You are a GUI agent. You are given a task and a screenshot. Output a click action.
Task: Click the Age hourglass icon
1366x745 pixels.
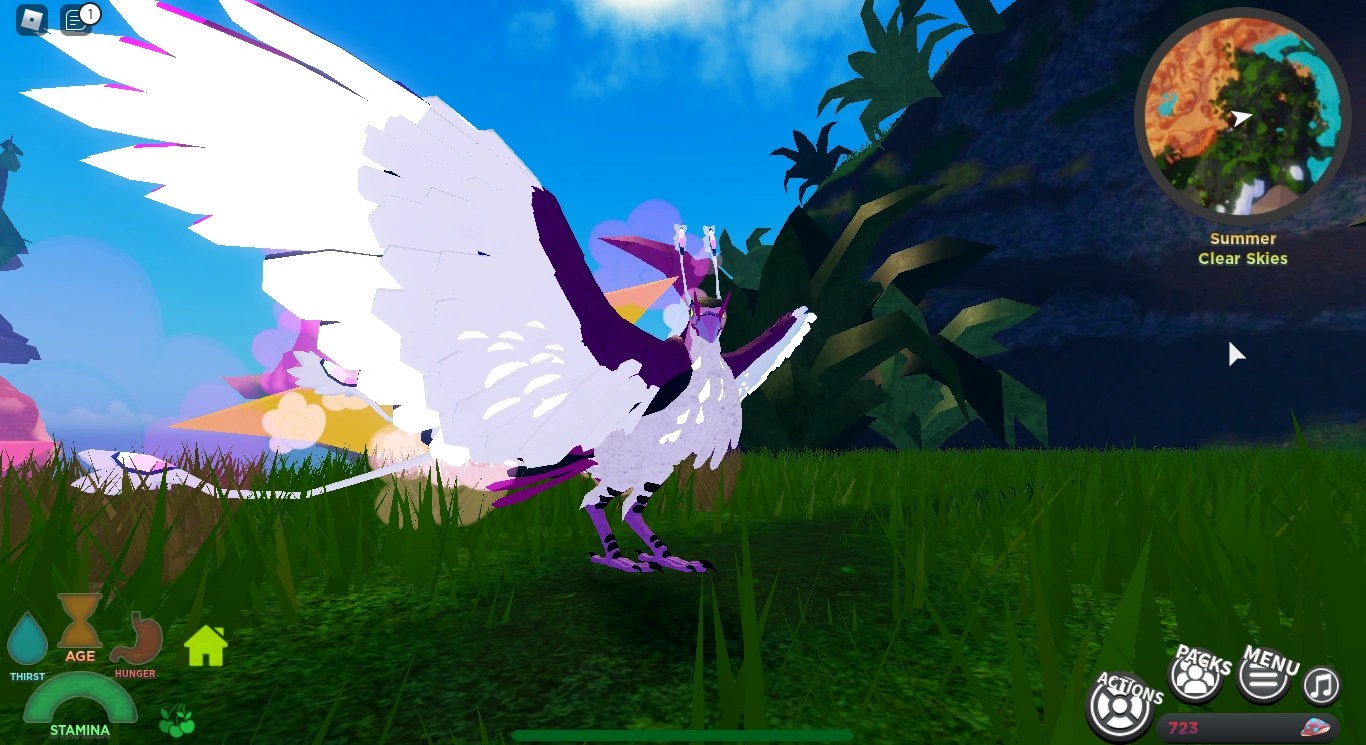pyautogui.click(x=79, y=625)
